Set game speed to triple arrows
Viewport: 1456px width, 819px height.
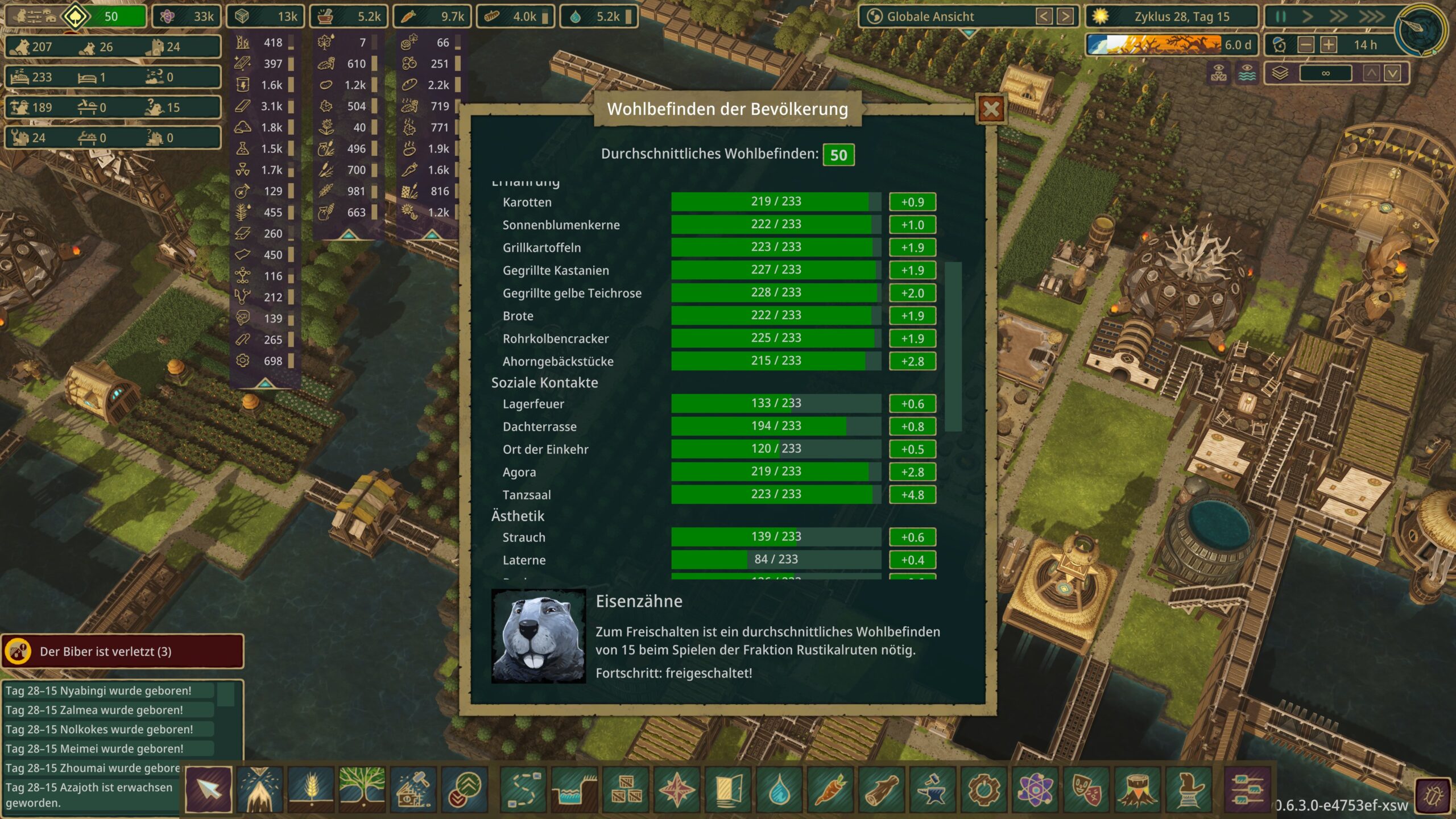click(1371, 16)
